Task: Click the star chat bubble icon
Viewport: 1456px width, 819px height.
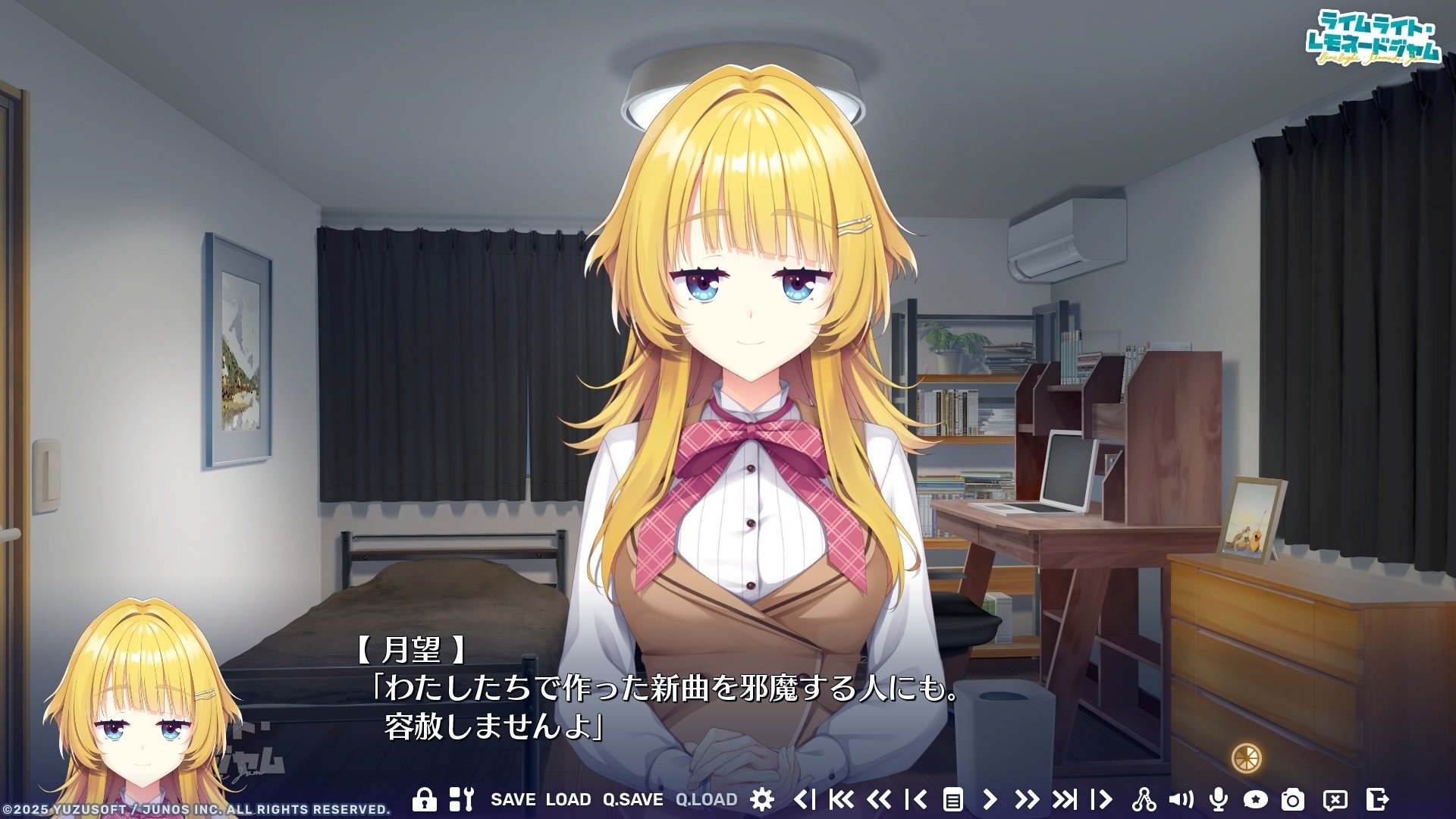Action: tap(1256, 798)
